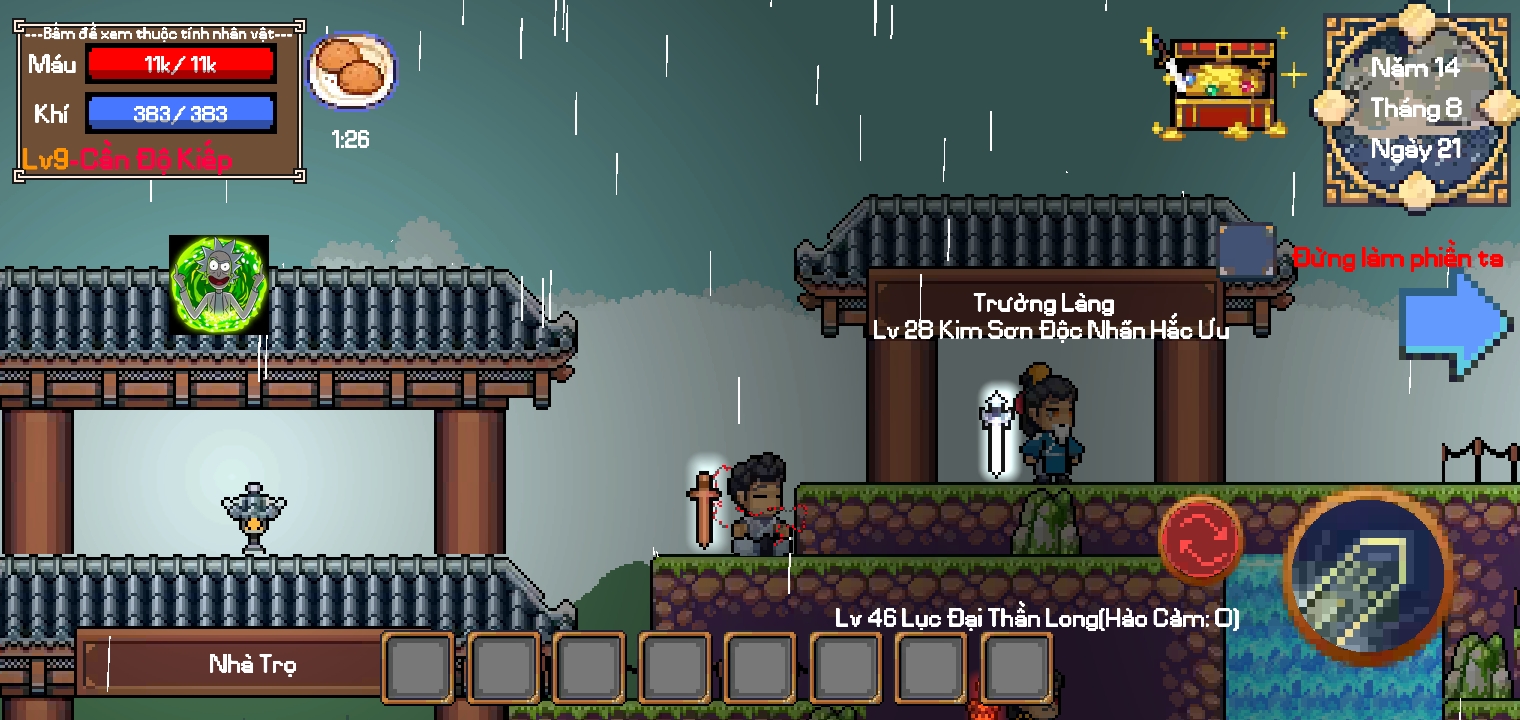Tap the red circular swap skill icon

(x=1198, y=540)
